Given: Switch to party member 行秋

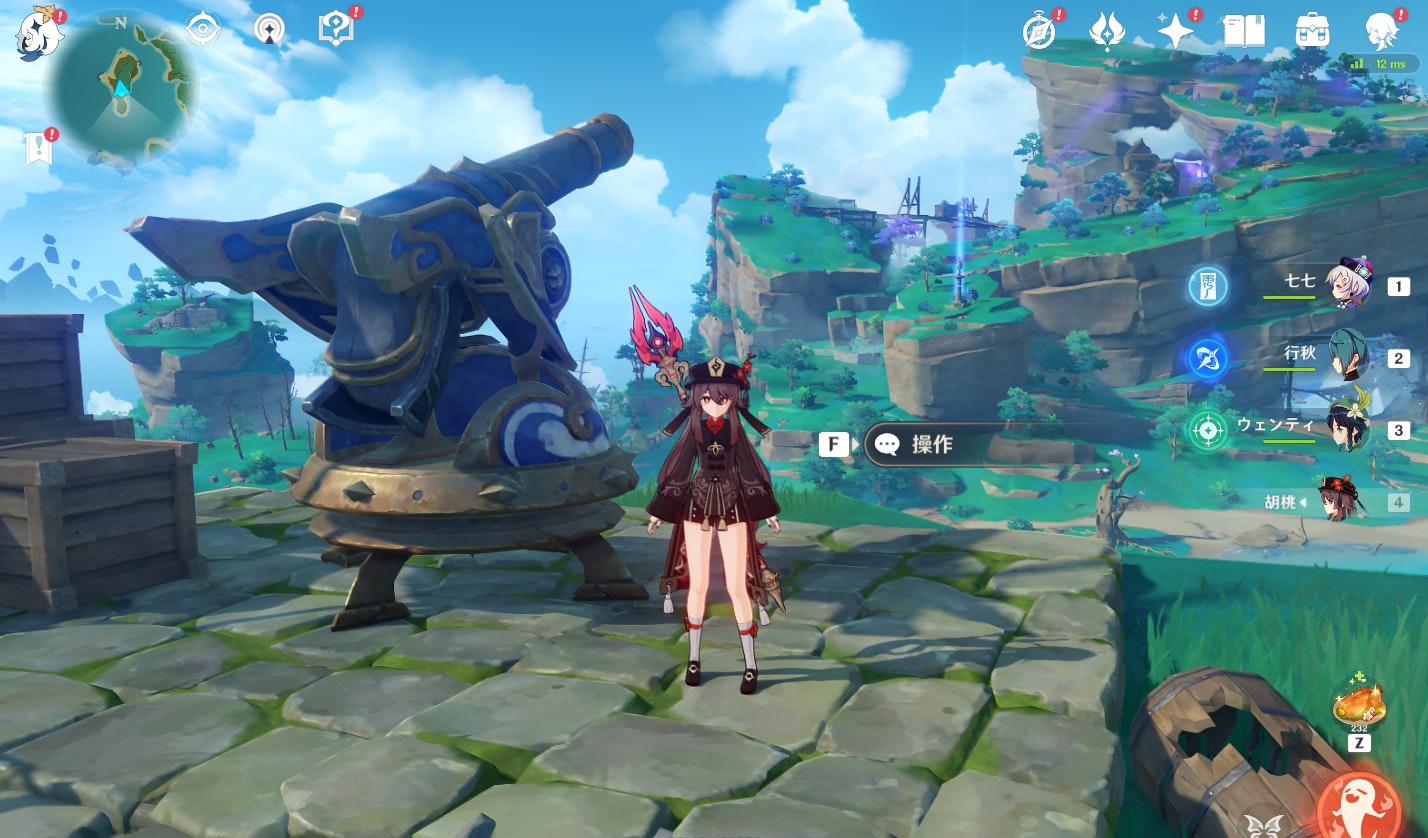Looking at the screenshot, I should click(1346, 357).
